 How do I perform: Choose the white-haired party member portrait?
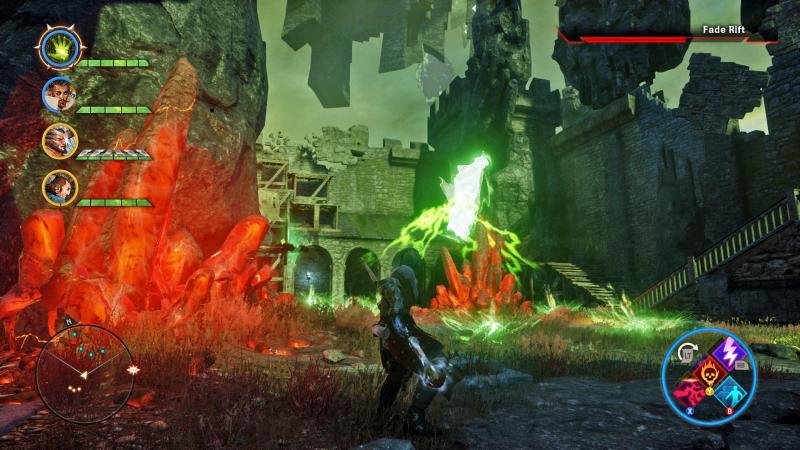click(x=58, y=141)
